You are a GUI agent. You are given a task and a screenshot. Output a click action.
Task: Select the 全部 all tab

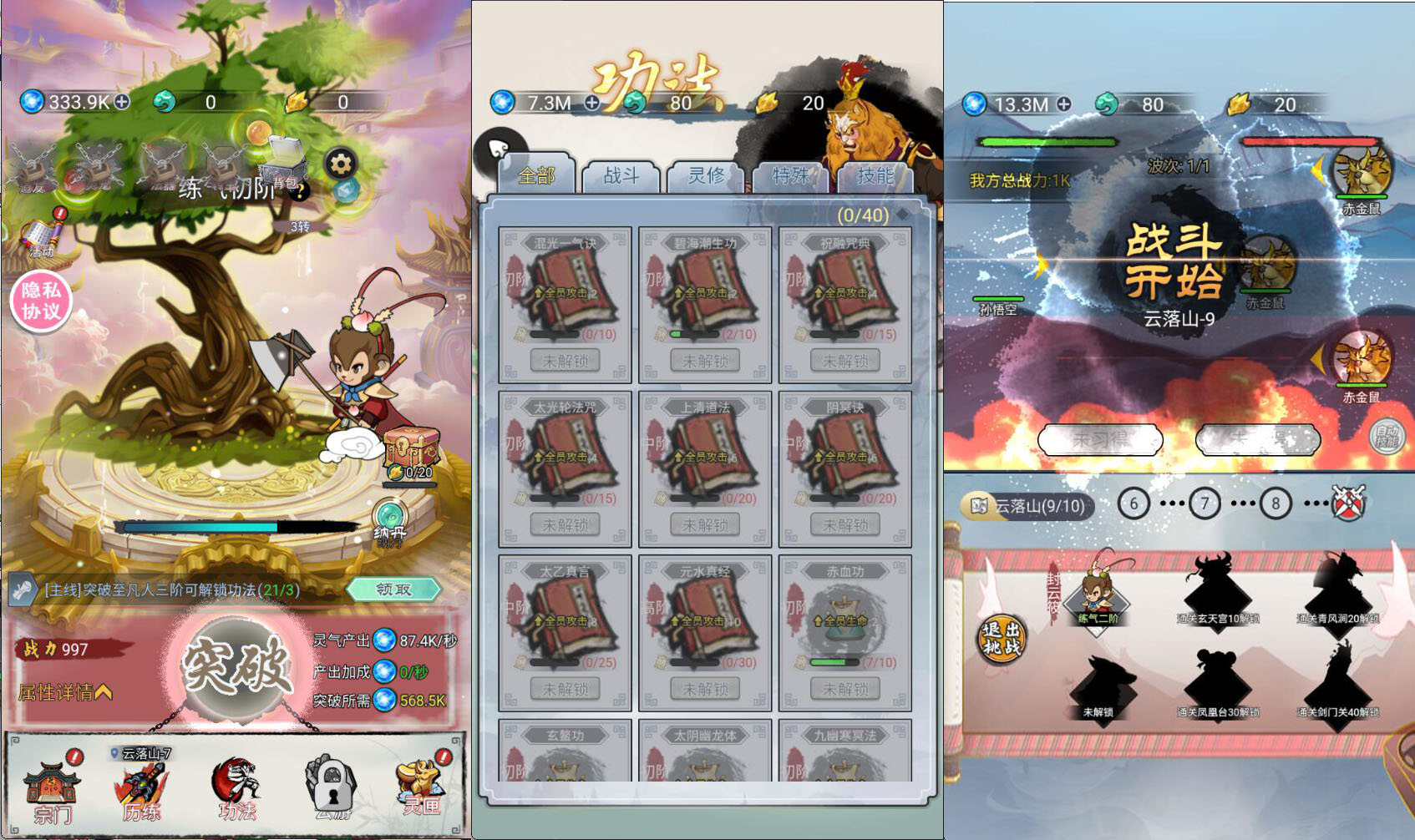[536, 176]
